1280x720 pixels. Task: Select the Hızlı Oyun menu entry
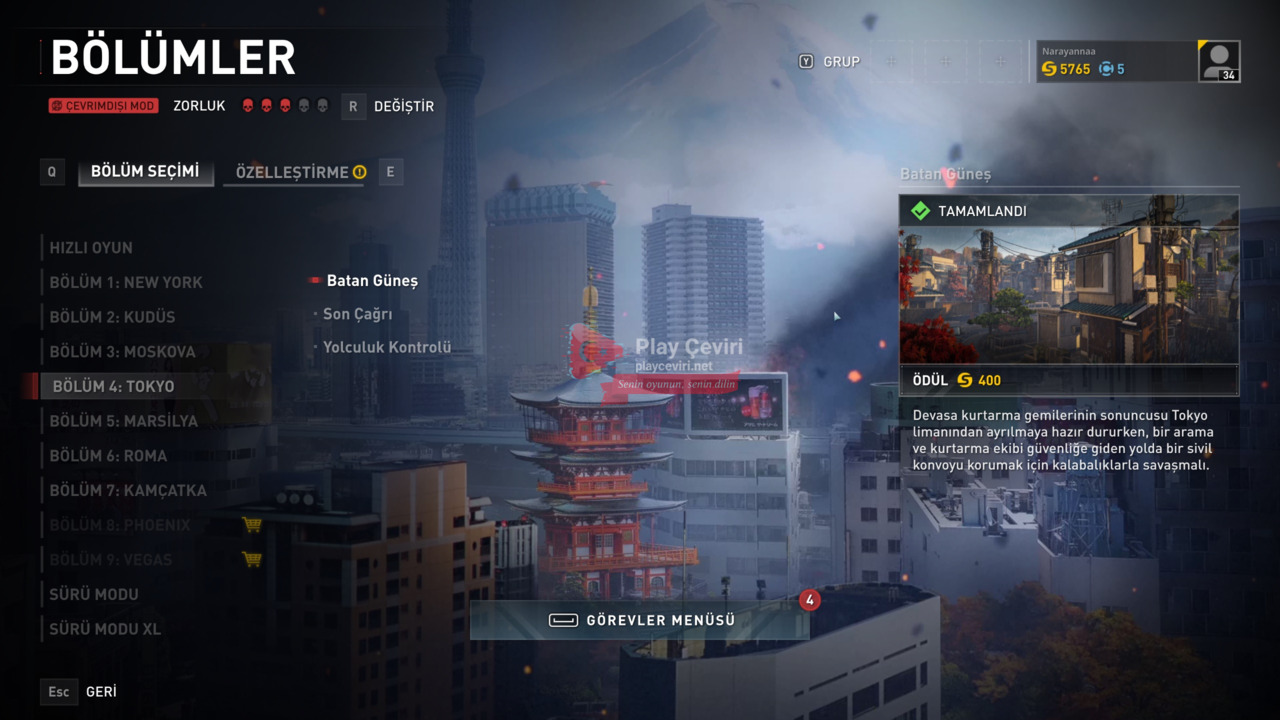point(91,248)
